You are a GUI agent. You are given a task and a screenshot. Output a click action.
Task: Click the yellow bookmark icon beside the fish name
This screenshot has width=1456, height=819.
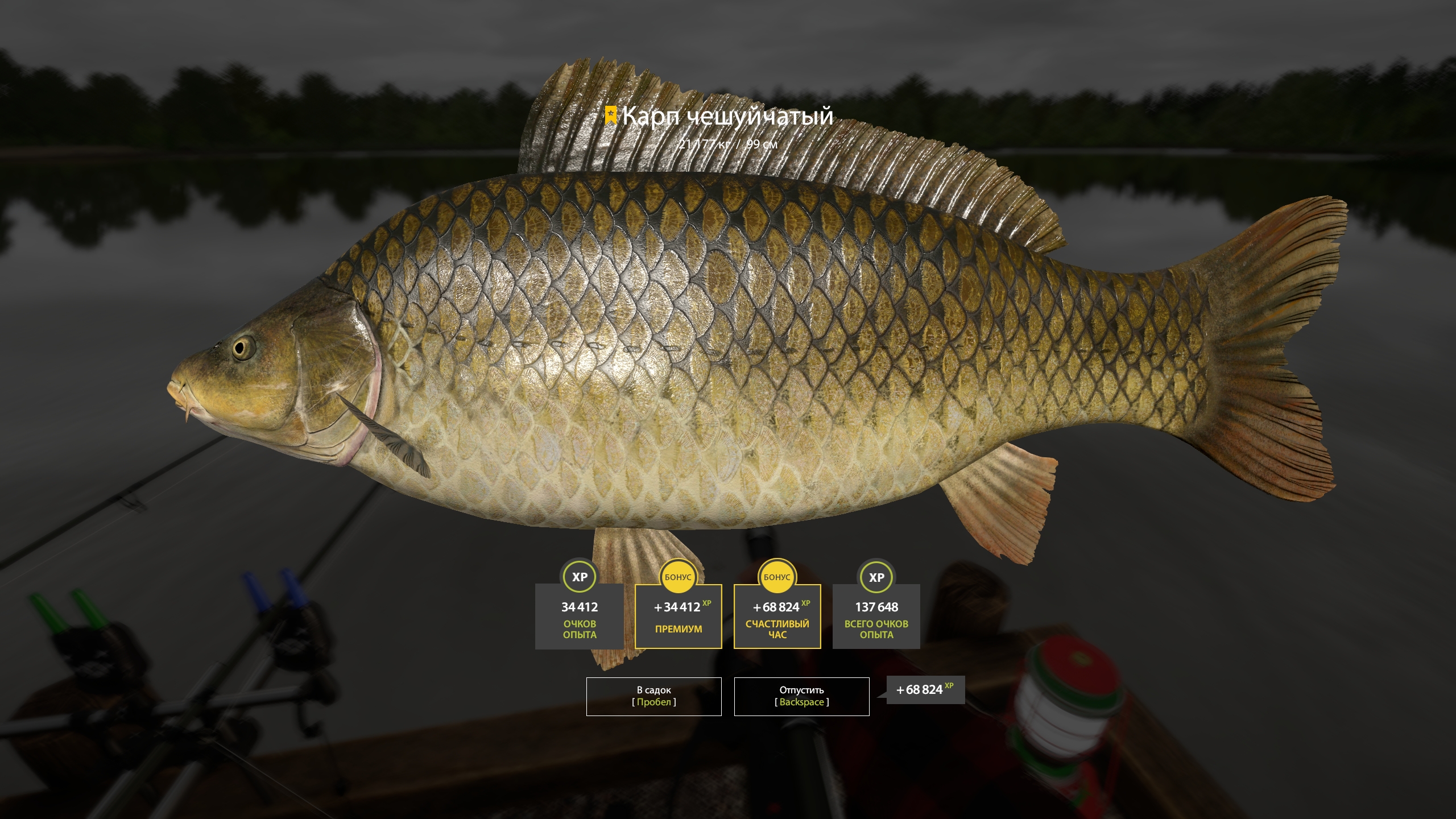coord(611,116)
